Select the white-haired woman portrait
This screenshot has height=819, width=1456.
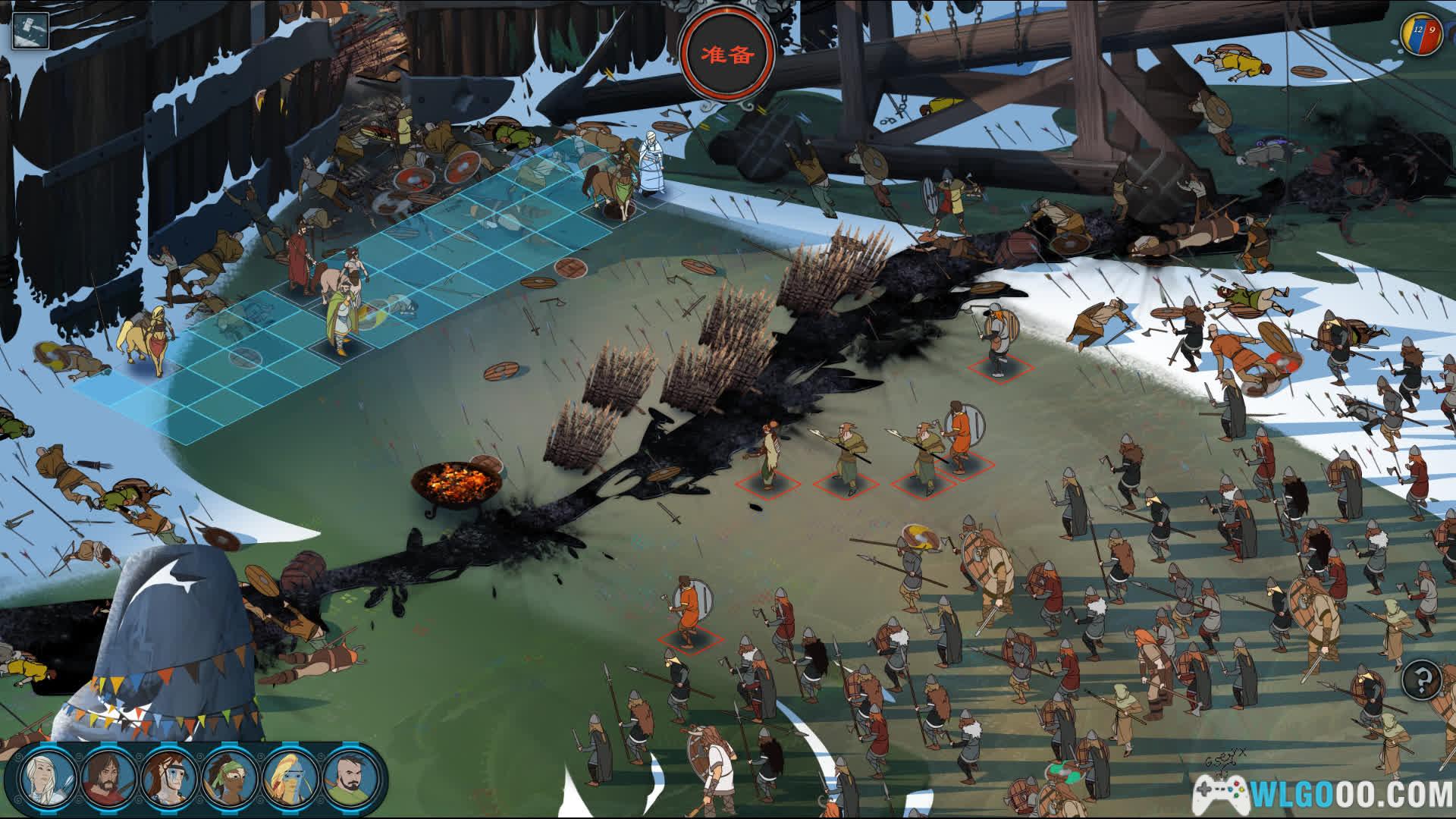pyautogui.click(x=45, y=778)
